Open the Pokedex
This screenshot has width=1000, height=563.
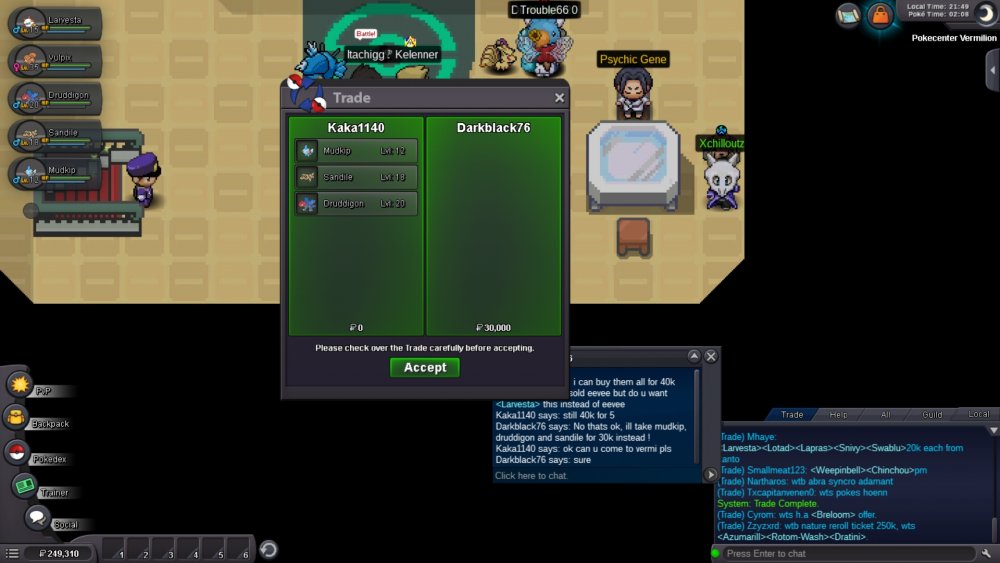coord(18,452)
